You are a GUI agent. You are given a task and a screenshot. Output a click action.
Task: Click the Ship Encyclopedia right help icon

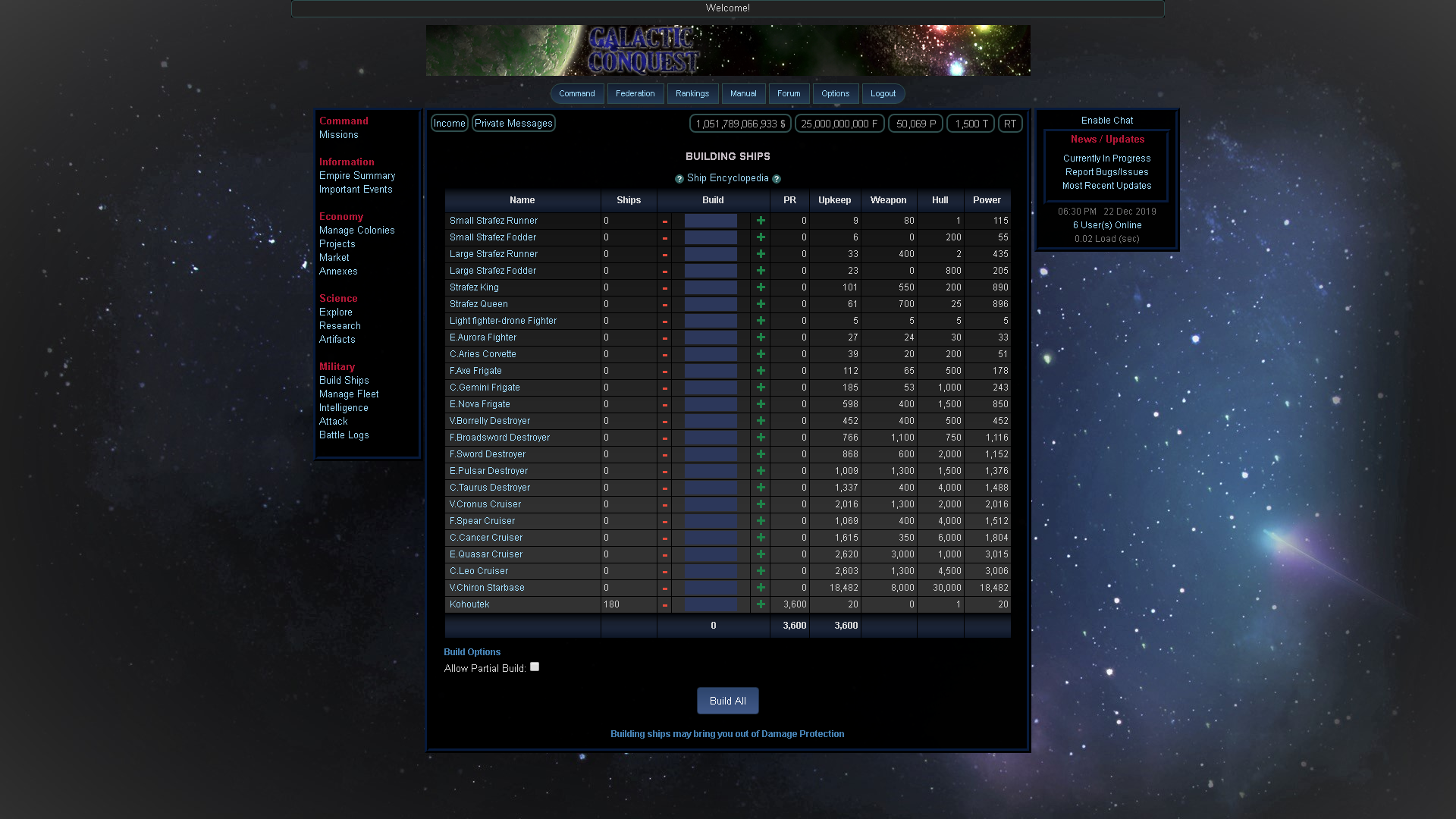777,178
